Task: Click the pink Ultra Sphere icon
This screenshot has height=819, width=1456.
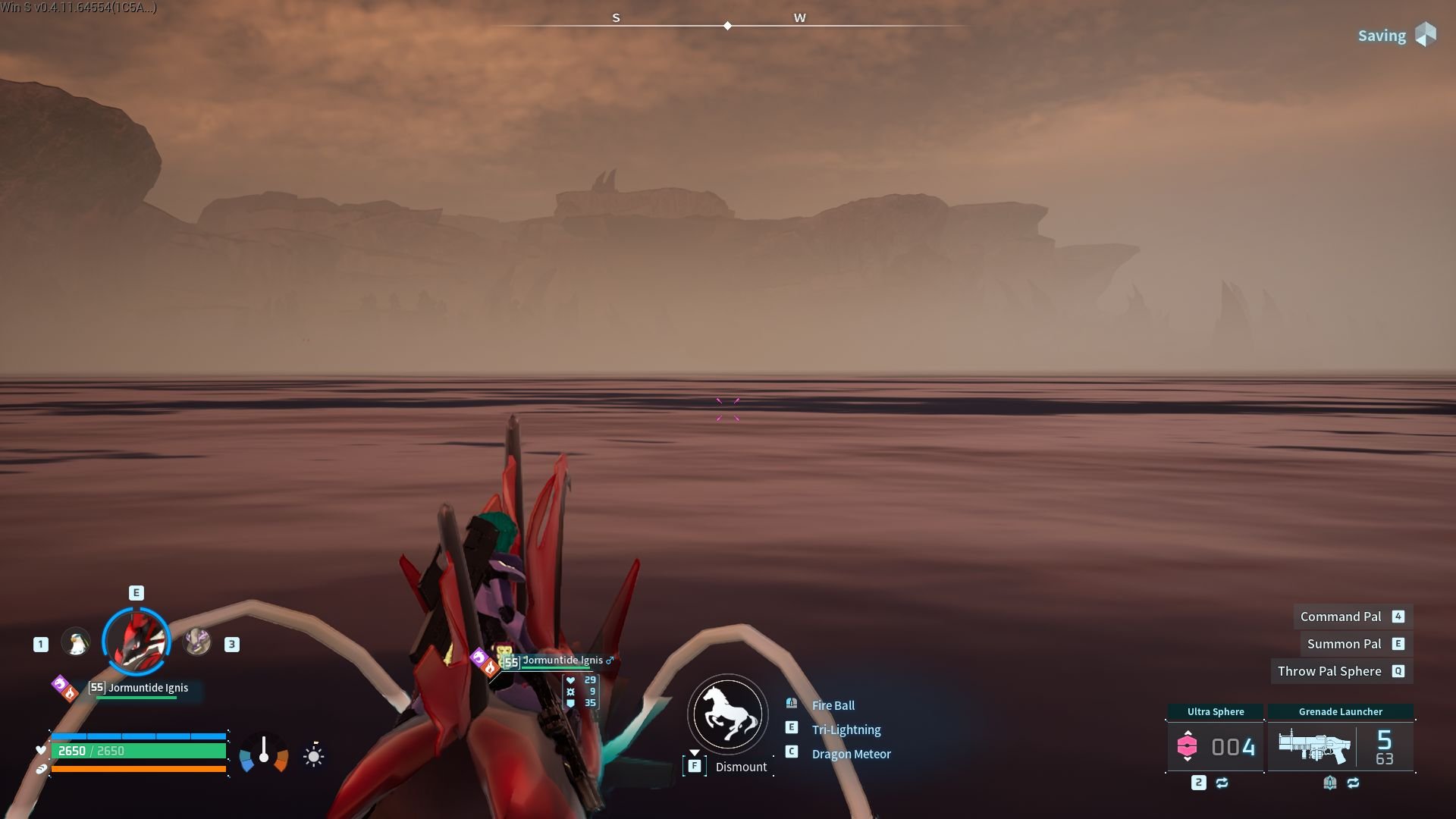Action: click(x=1188, y=746)
